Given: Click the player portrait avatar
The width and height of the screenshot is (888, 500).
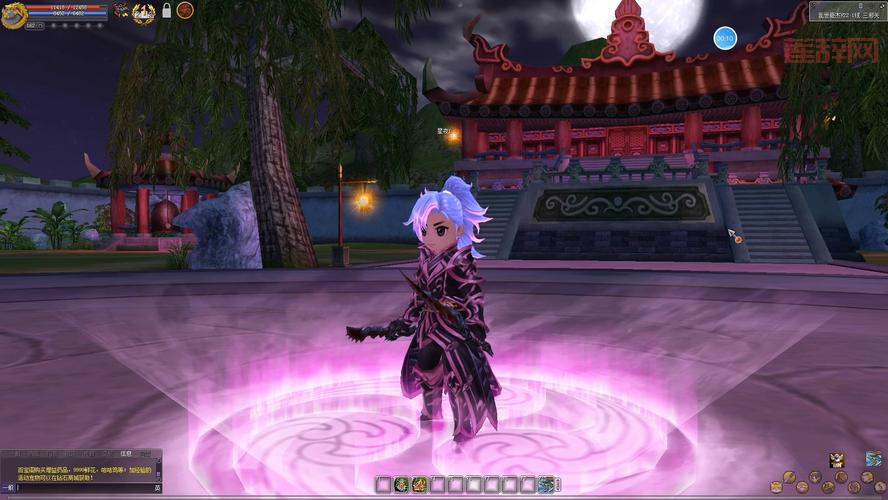Looking at the screenshot, I should (x=13, y=11).
